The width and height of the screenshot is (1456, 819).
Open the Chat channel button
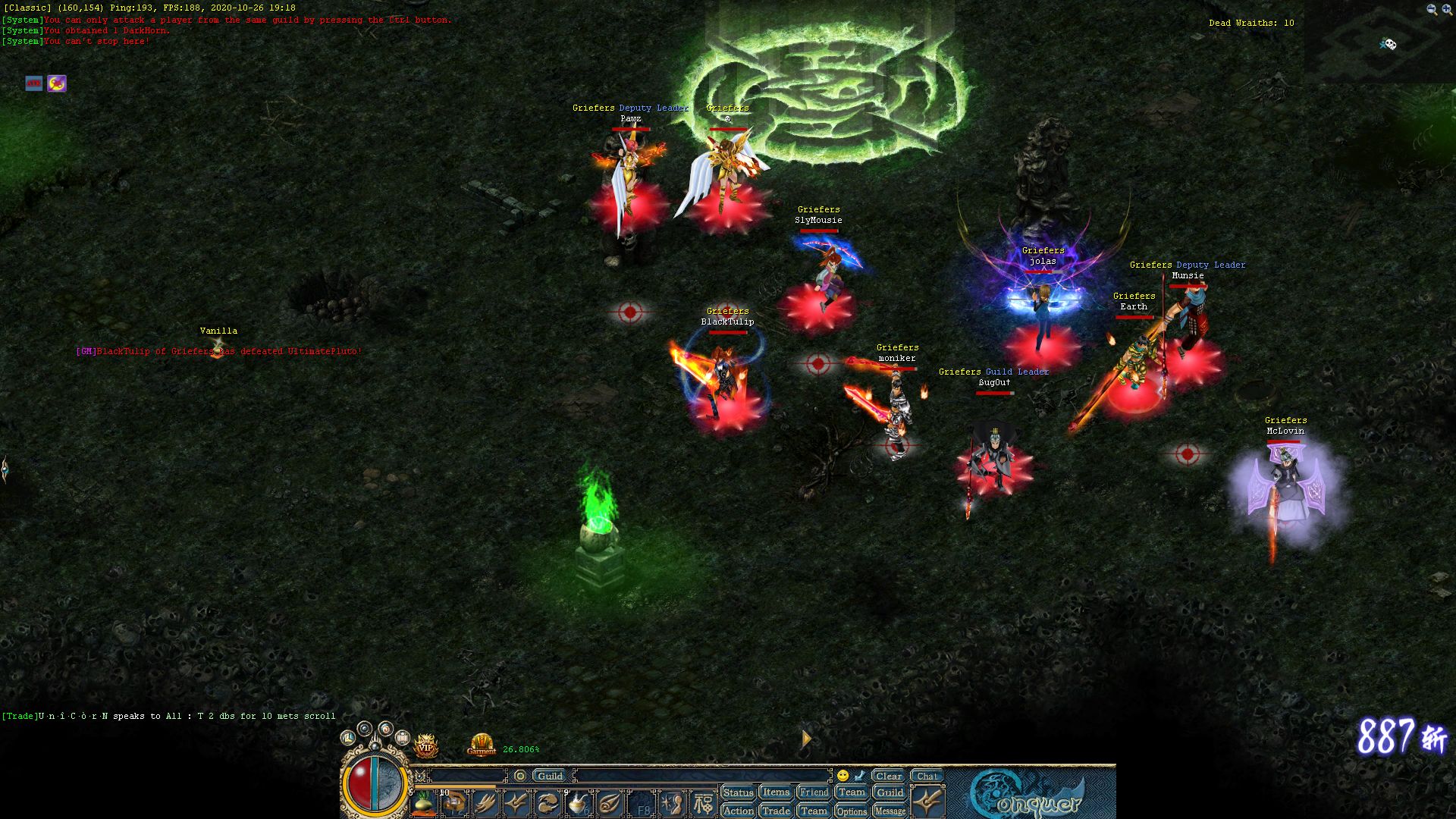point(927,776)
